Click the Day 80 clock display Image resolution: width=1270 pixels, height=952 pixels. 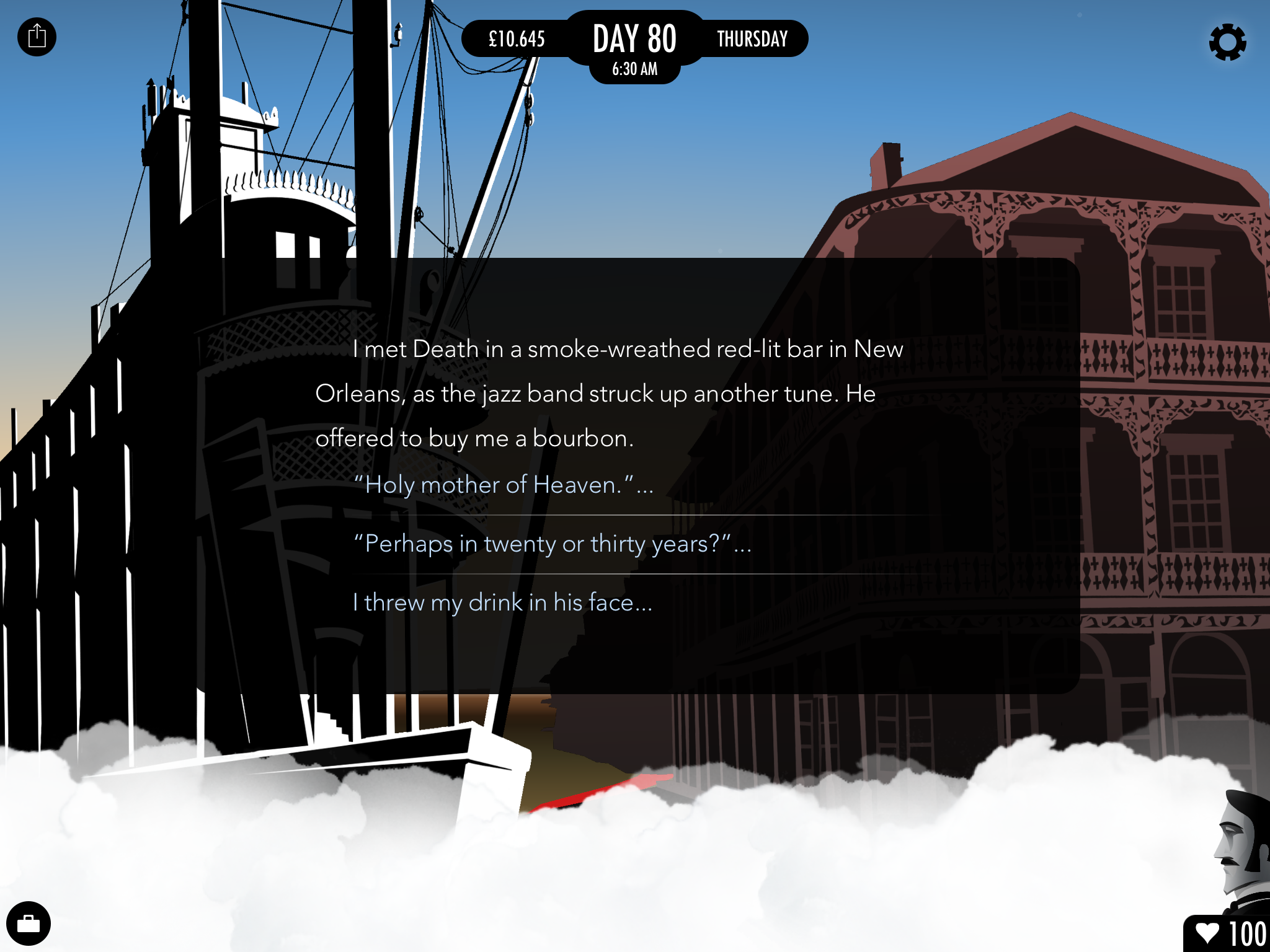coord(634,47)
